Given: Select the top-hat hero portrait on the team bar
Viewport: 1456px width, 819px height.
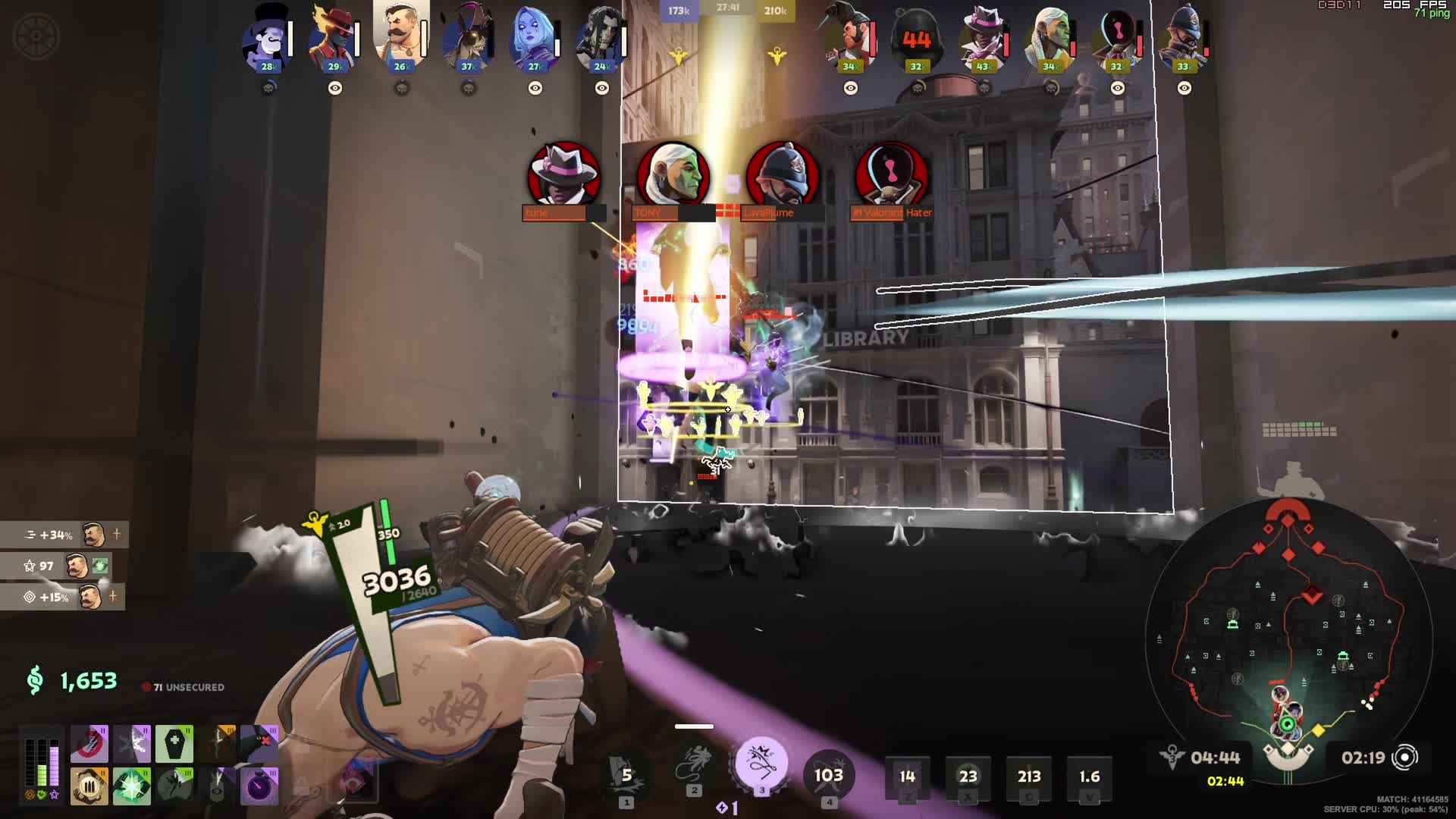Looking at the screenshot, I should [x=267, y=39].
